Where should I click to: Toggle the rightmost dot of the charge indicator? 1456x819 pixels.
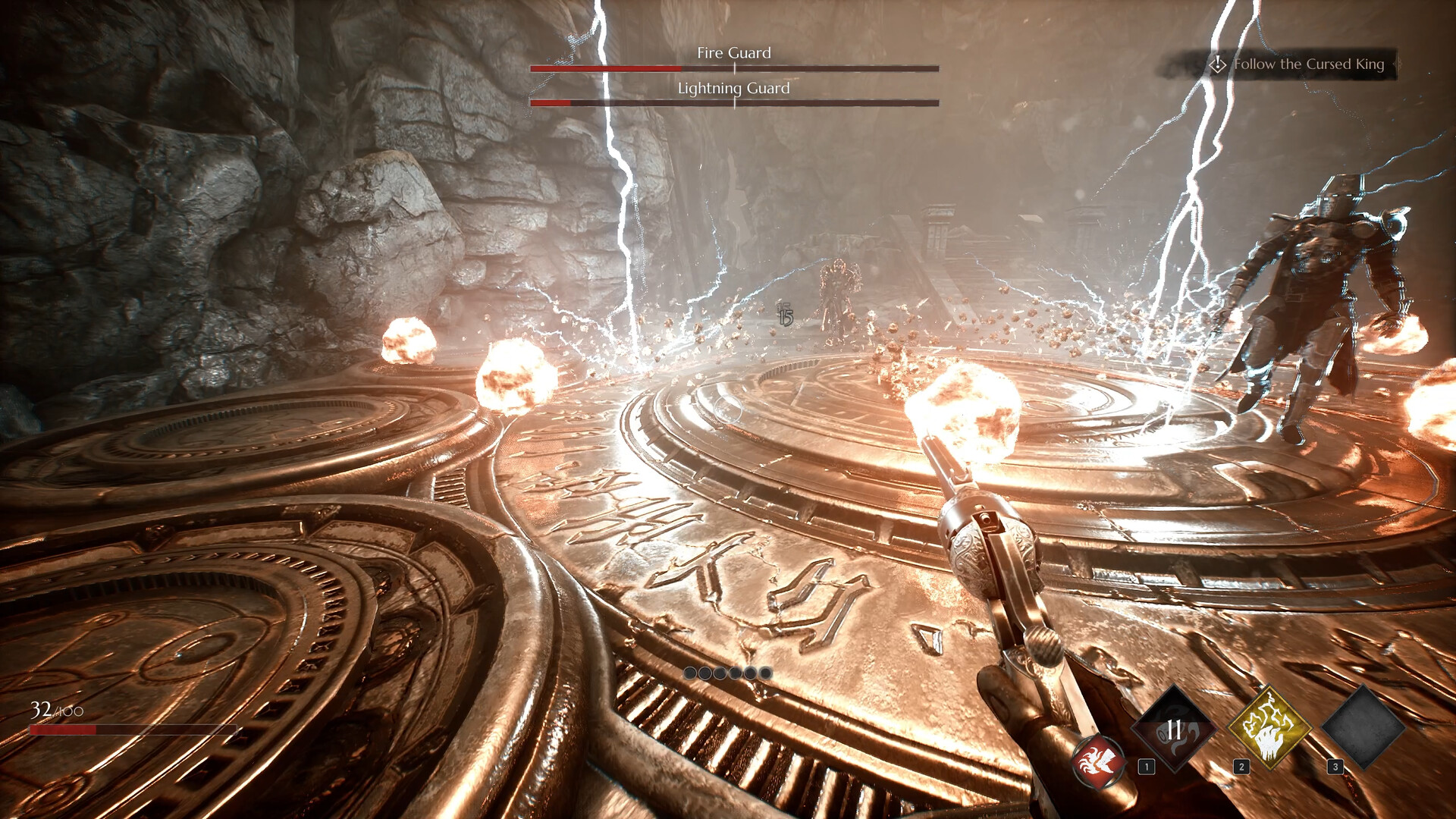[764, 673]
